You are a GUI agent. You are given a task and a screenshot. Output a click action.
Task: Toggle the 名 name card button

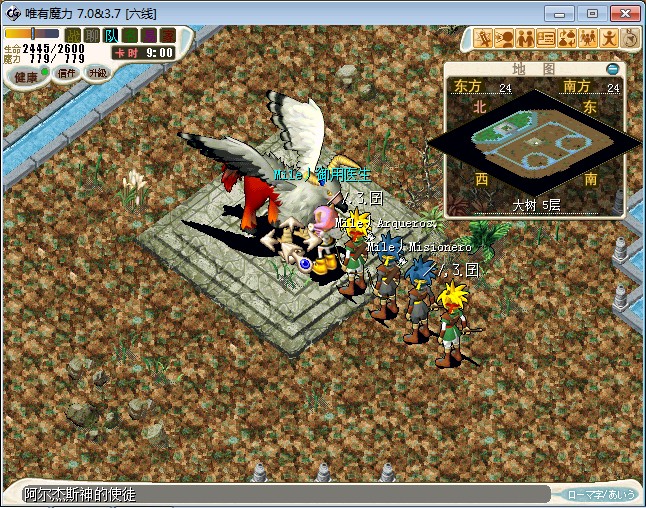[129, 35]
